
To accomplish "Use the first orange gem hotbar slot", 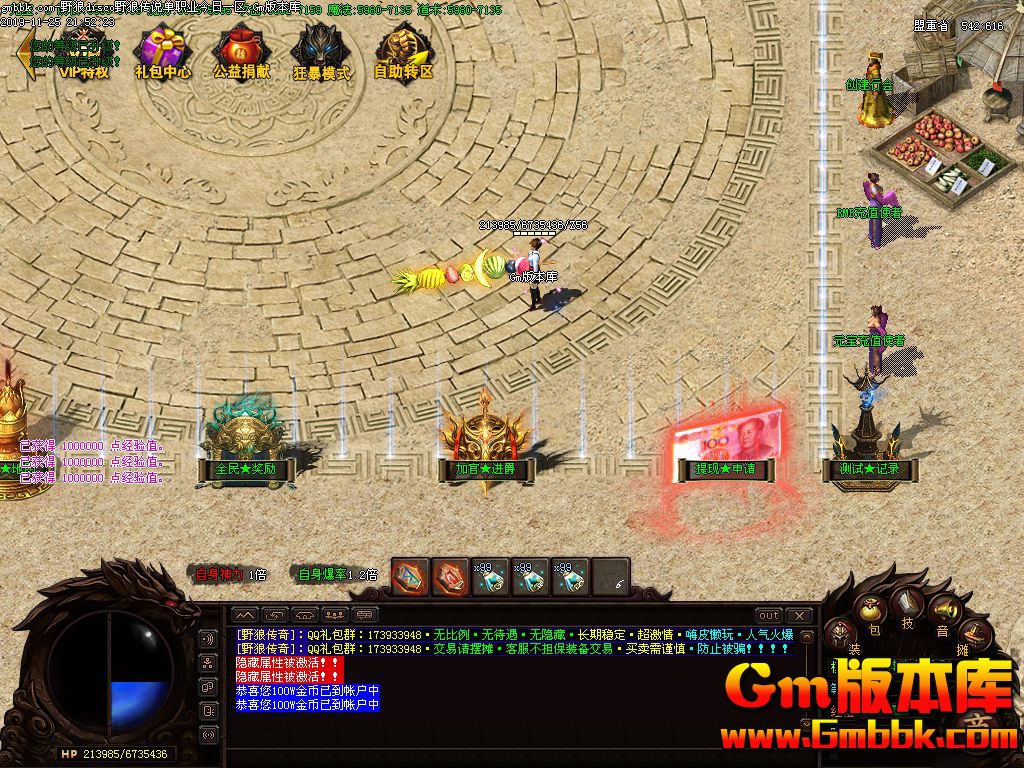I will click(410, 577).
